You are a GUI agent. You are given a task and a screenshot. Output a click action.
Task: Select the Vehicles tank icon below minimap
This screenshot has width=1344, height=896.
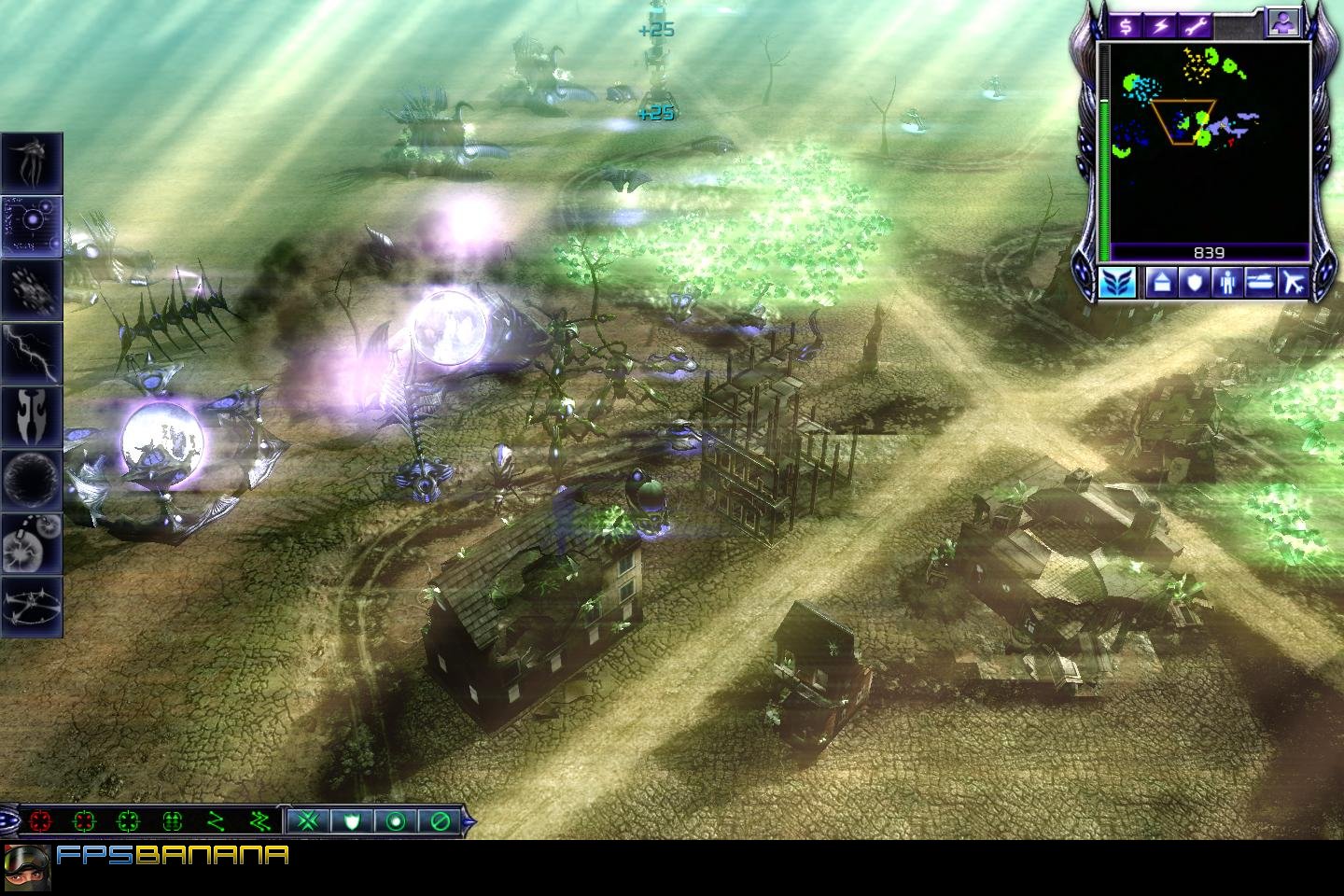click(x=1260, y=283)
